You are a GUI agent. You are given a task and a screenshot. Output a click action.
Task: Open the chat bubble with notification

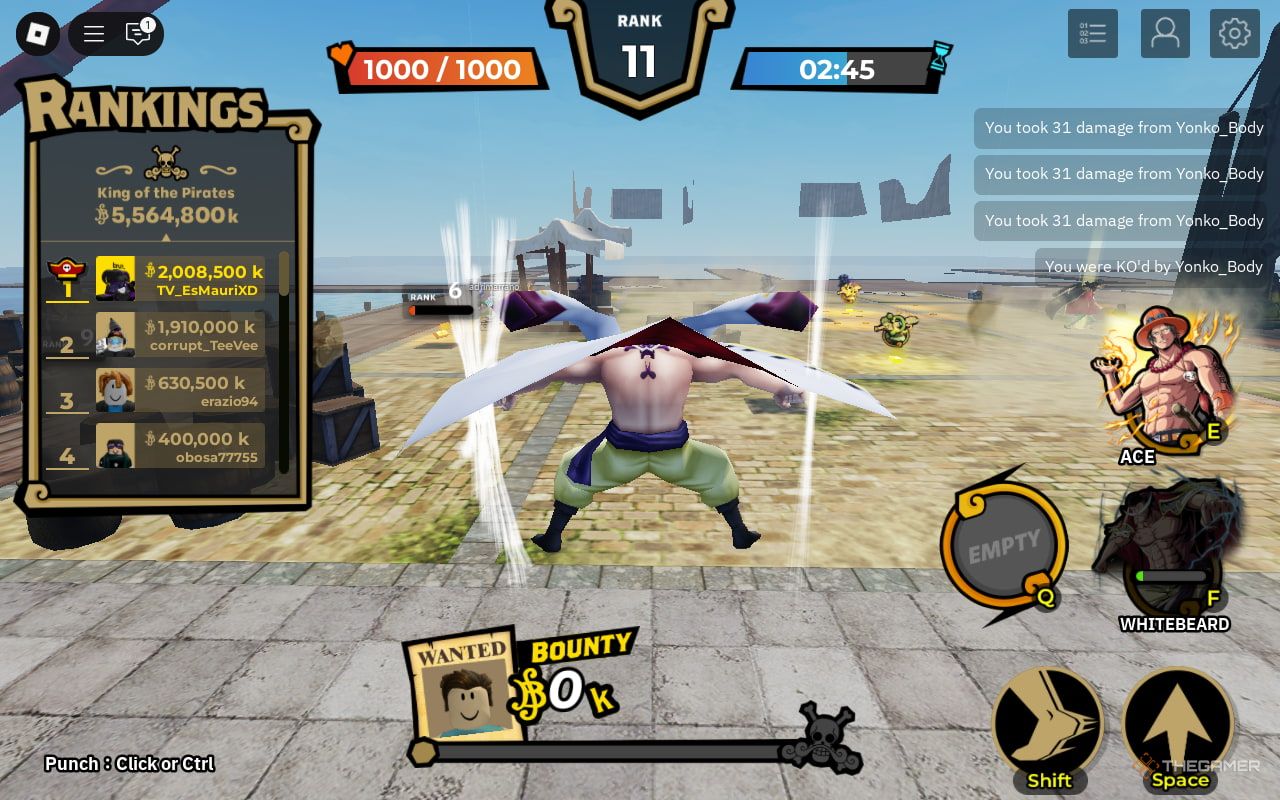tap(138, 34)
